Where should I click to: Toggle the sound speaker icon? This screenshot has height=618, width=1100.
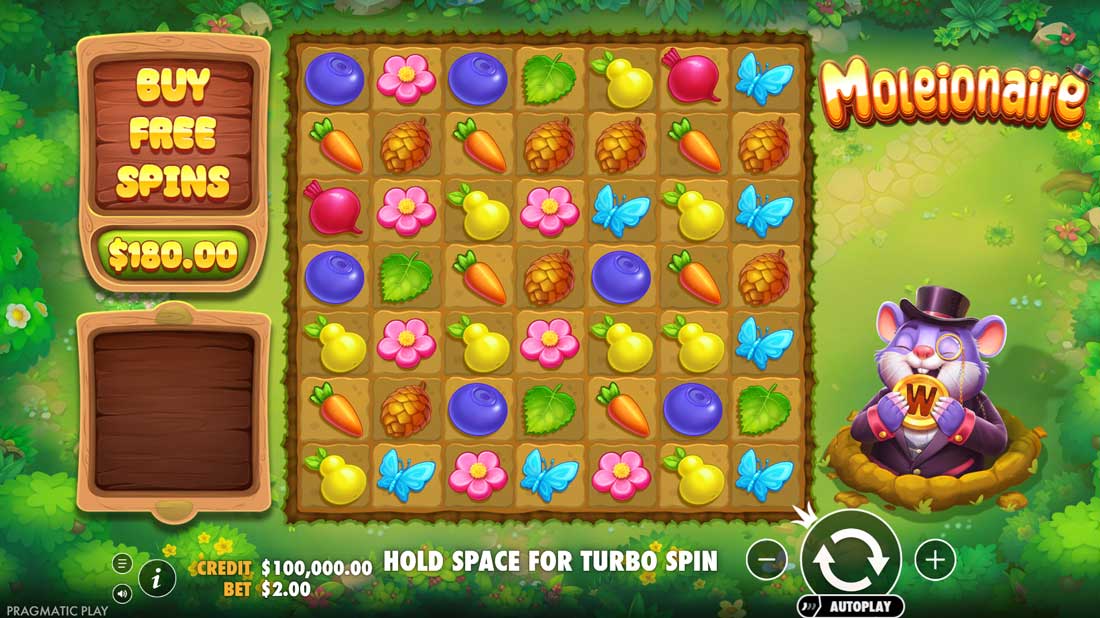[x=122, y=594]
